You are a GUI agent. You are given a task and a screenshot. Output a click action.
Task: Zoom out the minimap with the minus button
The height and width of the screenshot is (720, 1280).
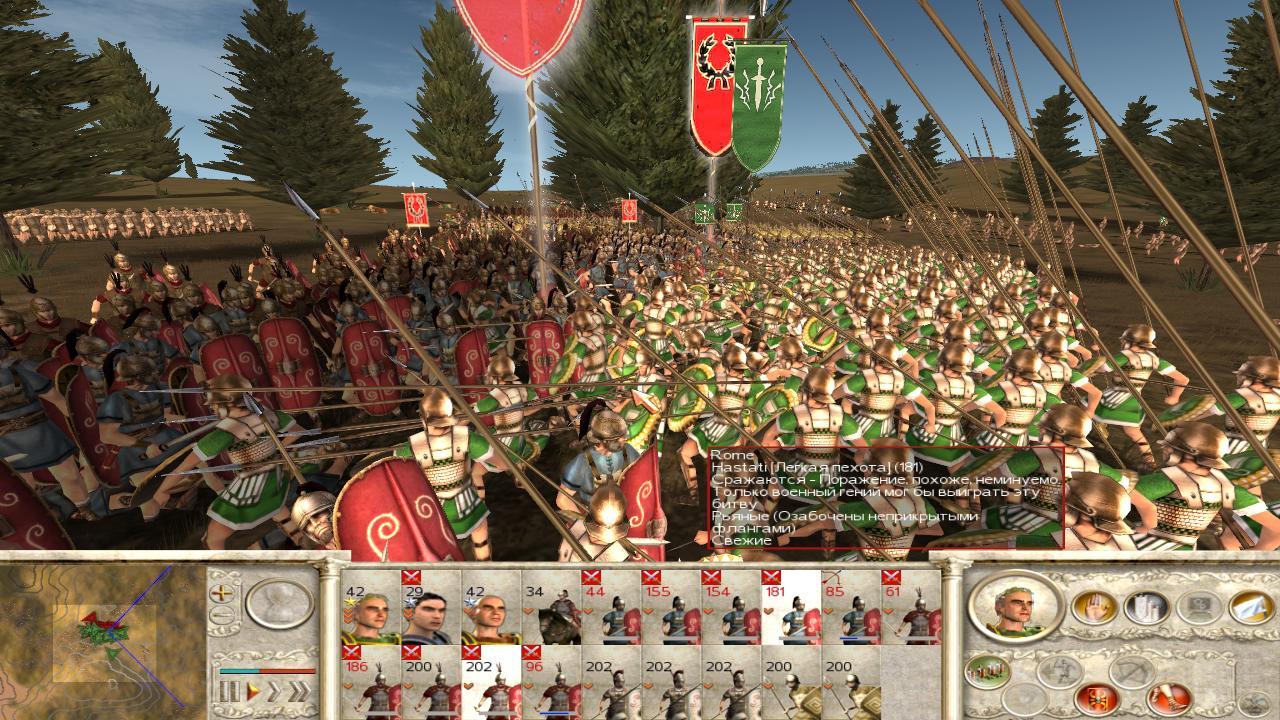click(x=224, y=615)
